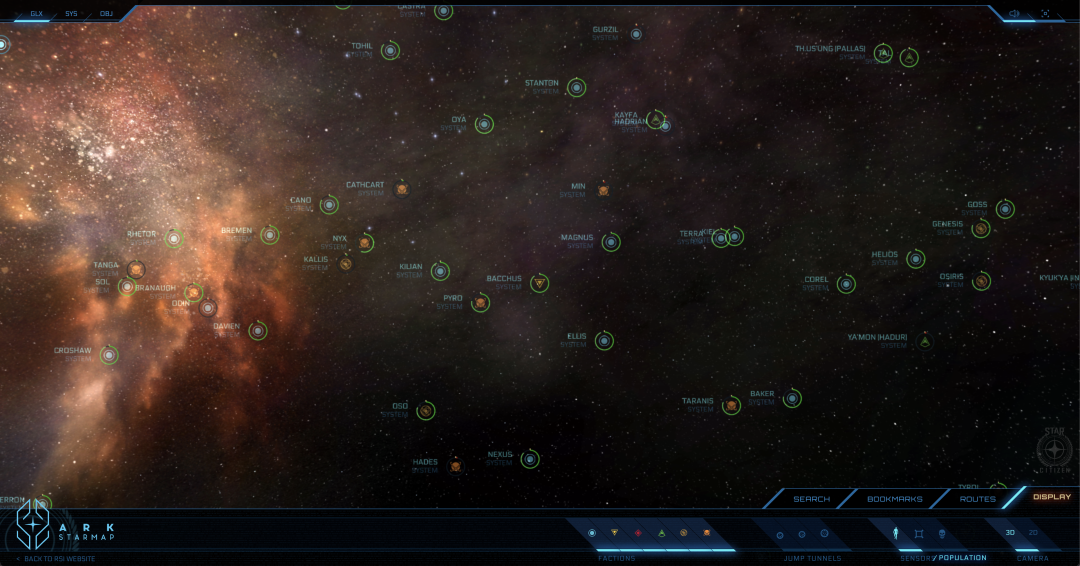
Task: Select the population sensor person icon
Action: click(896, 533)
